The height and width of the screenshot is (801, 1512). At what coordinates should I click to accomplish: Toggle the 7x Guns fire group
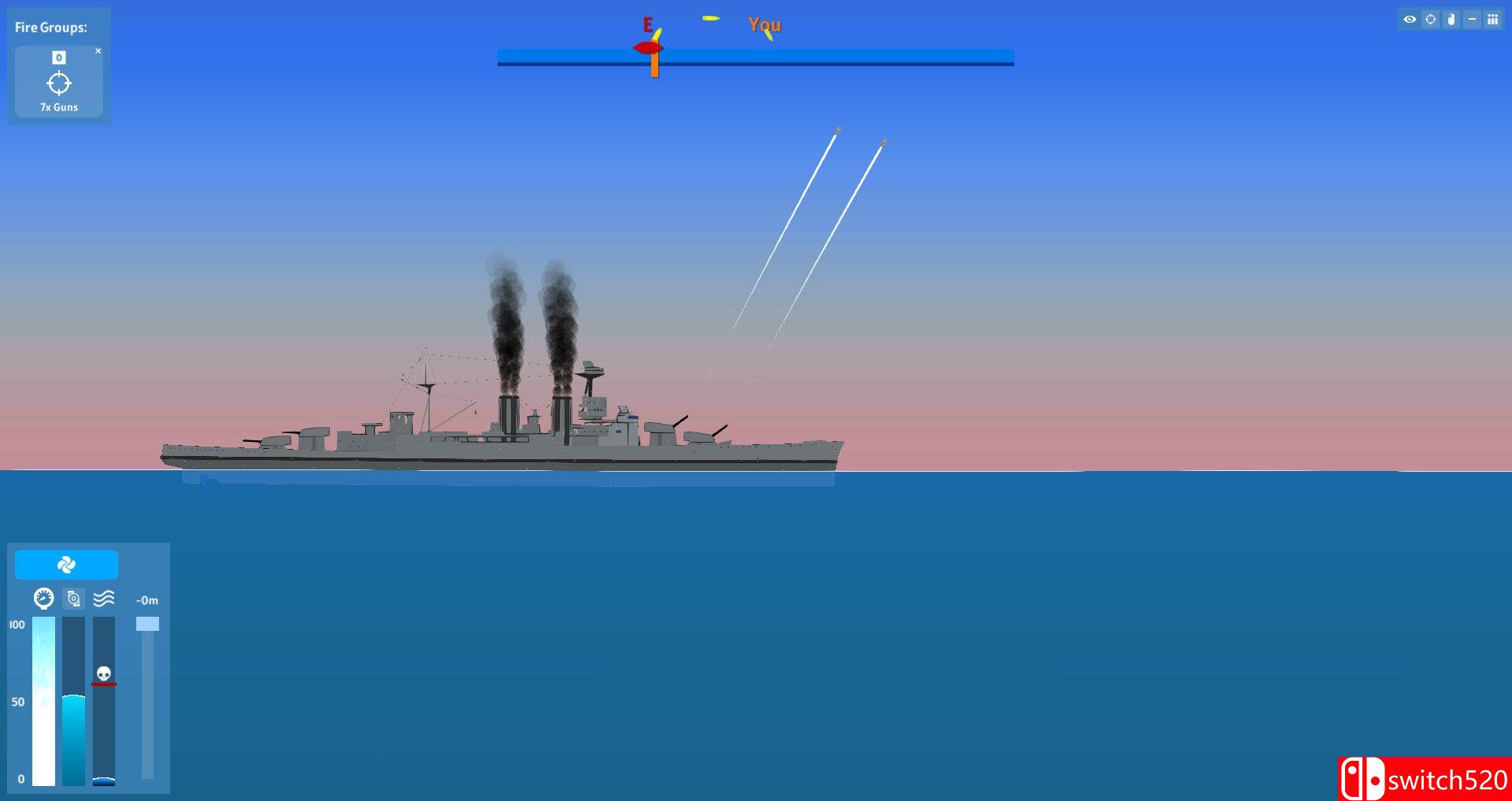coord(58,107)
